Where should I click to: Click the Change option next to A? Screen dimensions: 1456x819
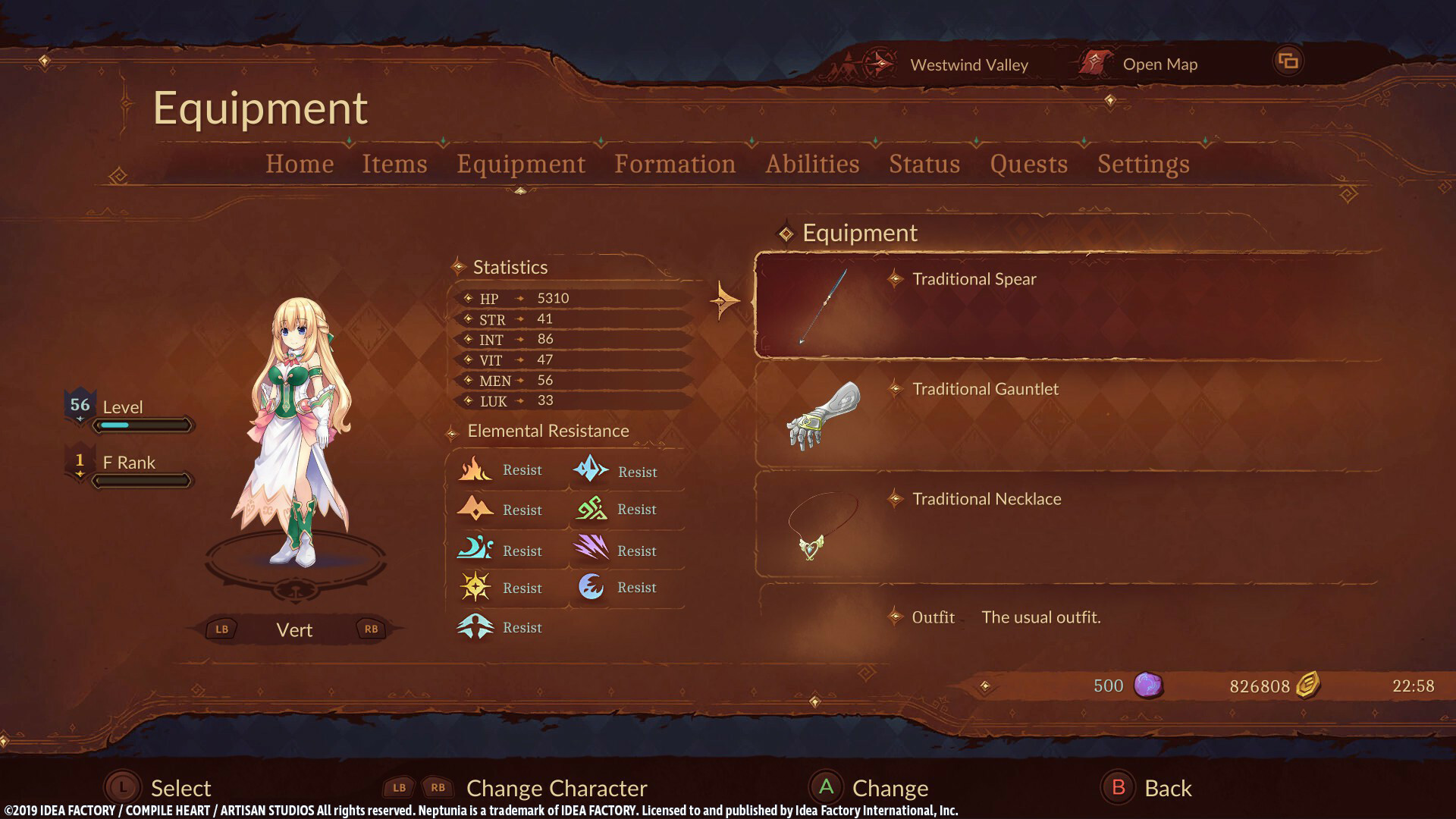click(x=890, y=788)
